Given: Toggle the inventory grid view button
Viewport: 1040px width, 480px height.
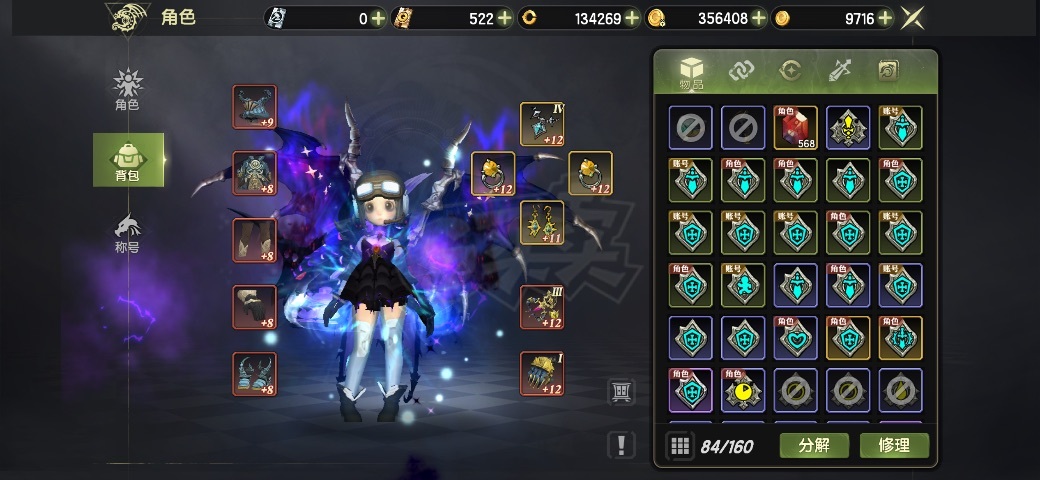Looking at the screenshot, I should (x=680, y=446).
